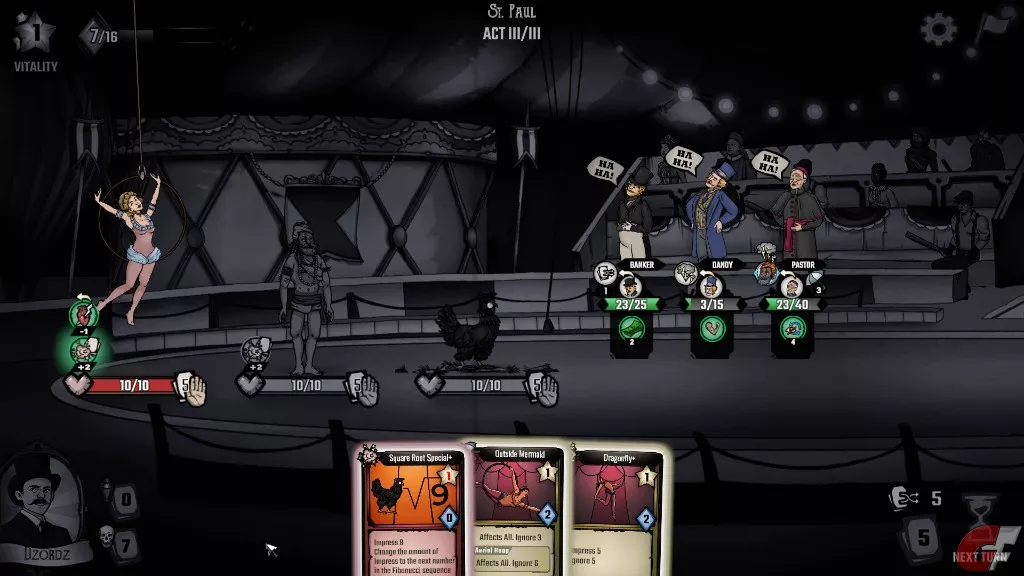Target the Banker audience member portrait
1024x576 pixels.
(628, 288)
